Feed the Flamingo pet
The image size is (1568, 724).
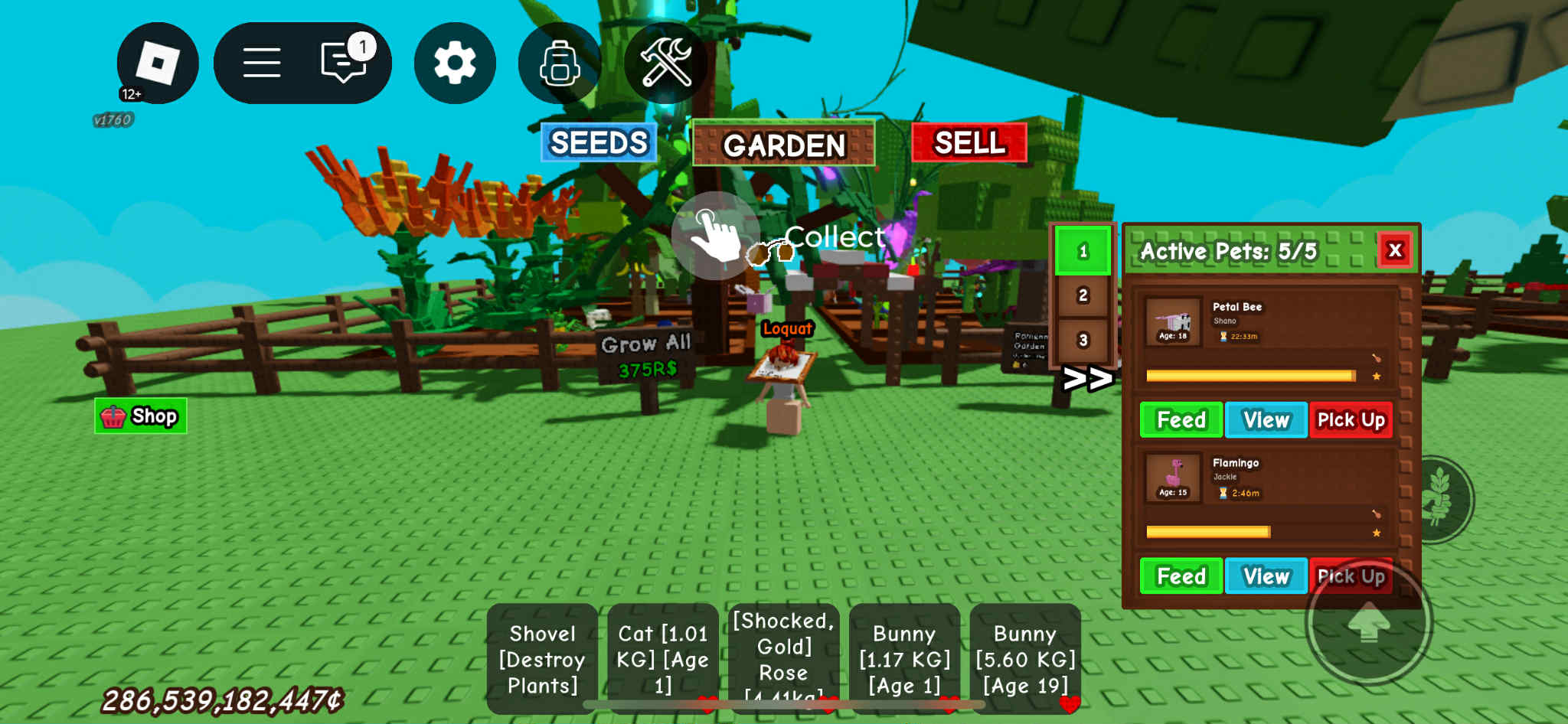click(x=1181, y=576)
